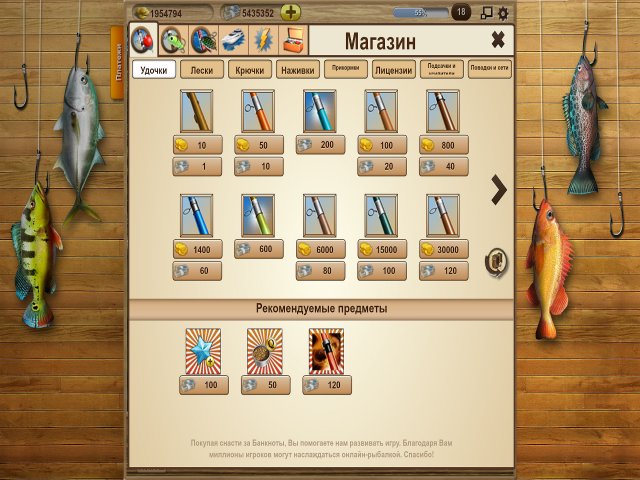640x480 pixels.
Task: Select the lightning bolt shop category
Action: (x=264, y=40)
